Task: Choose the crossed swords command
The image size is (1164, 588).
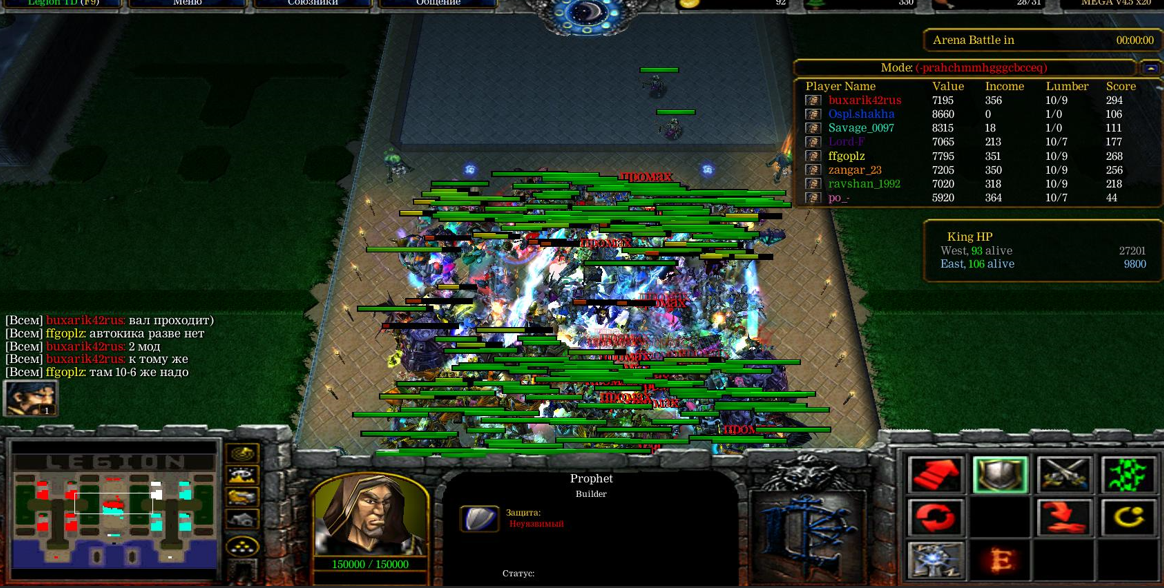Action: pyautogui.click(x=1064, y=475)
